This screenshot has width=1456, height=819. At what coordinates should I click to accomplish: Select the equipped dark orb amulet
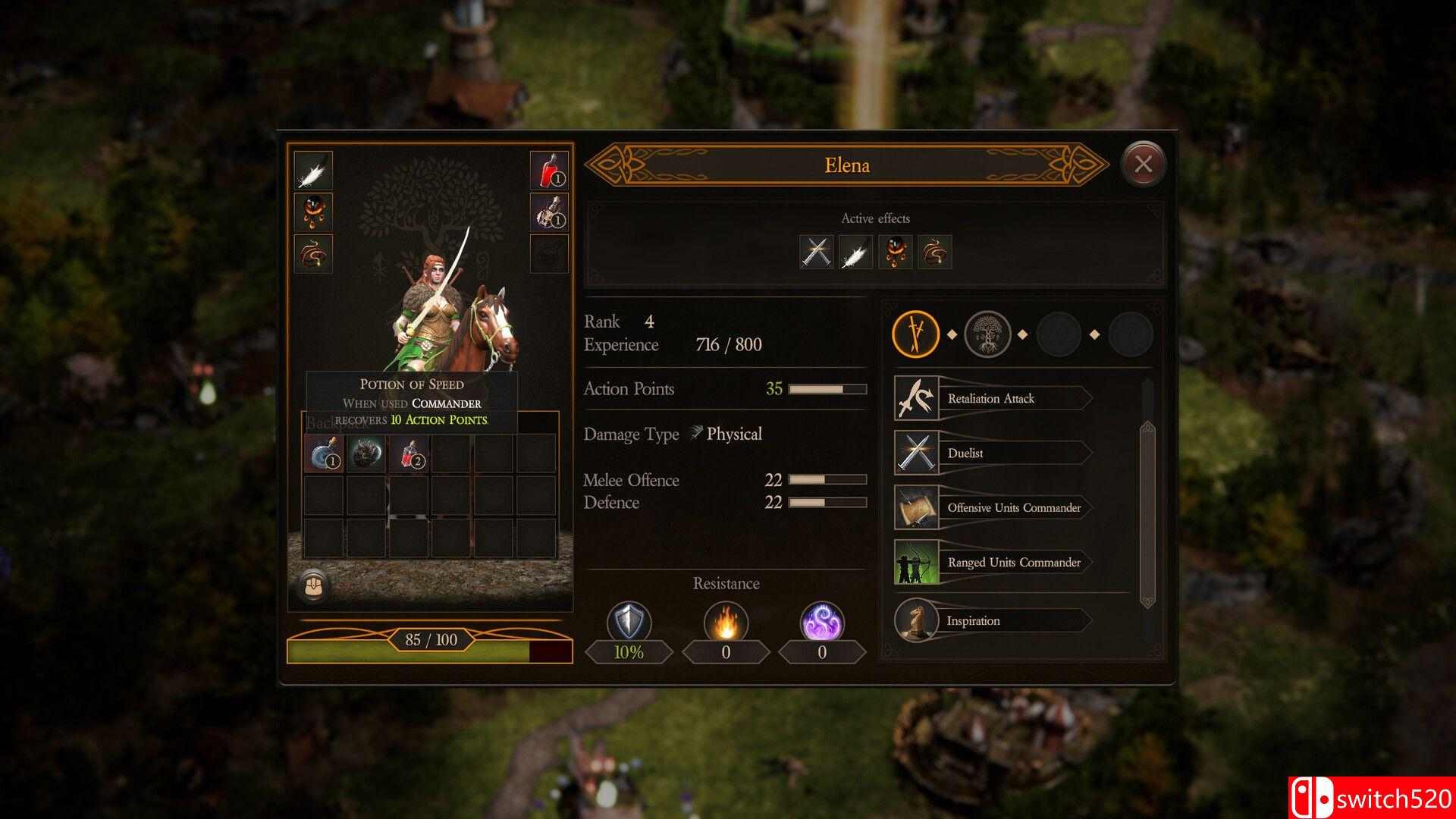click(x=312, y=212)
